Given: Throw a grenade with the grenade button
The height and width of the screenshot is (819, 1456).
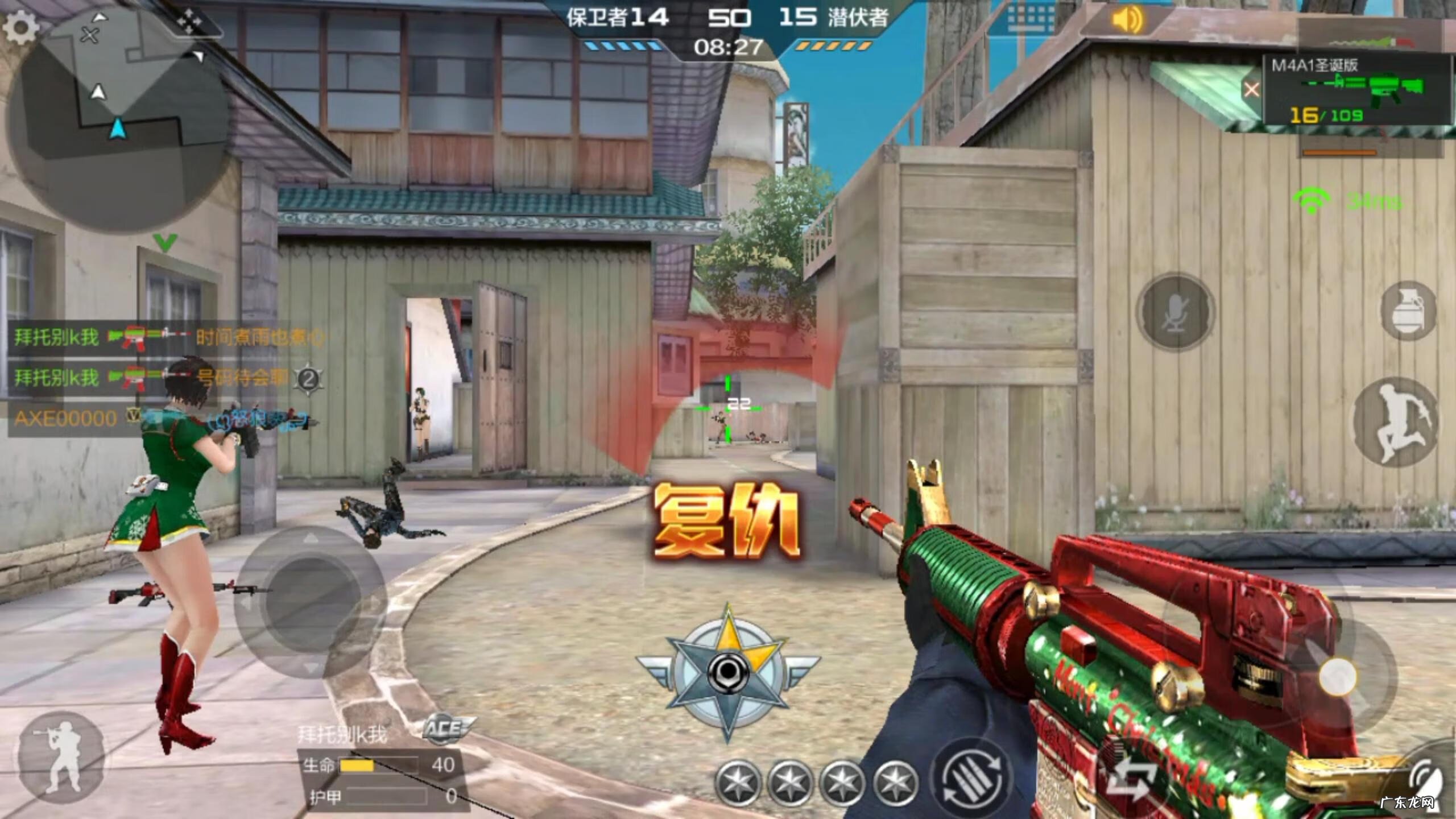Looking at the screenshot, I should (1408, 311).
